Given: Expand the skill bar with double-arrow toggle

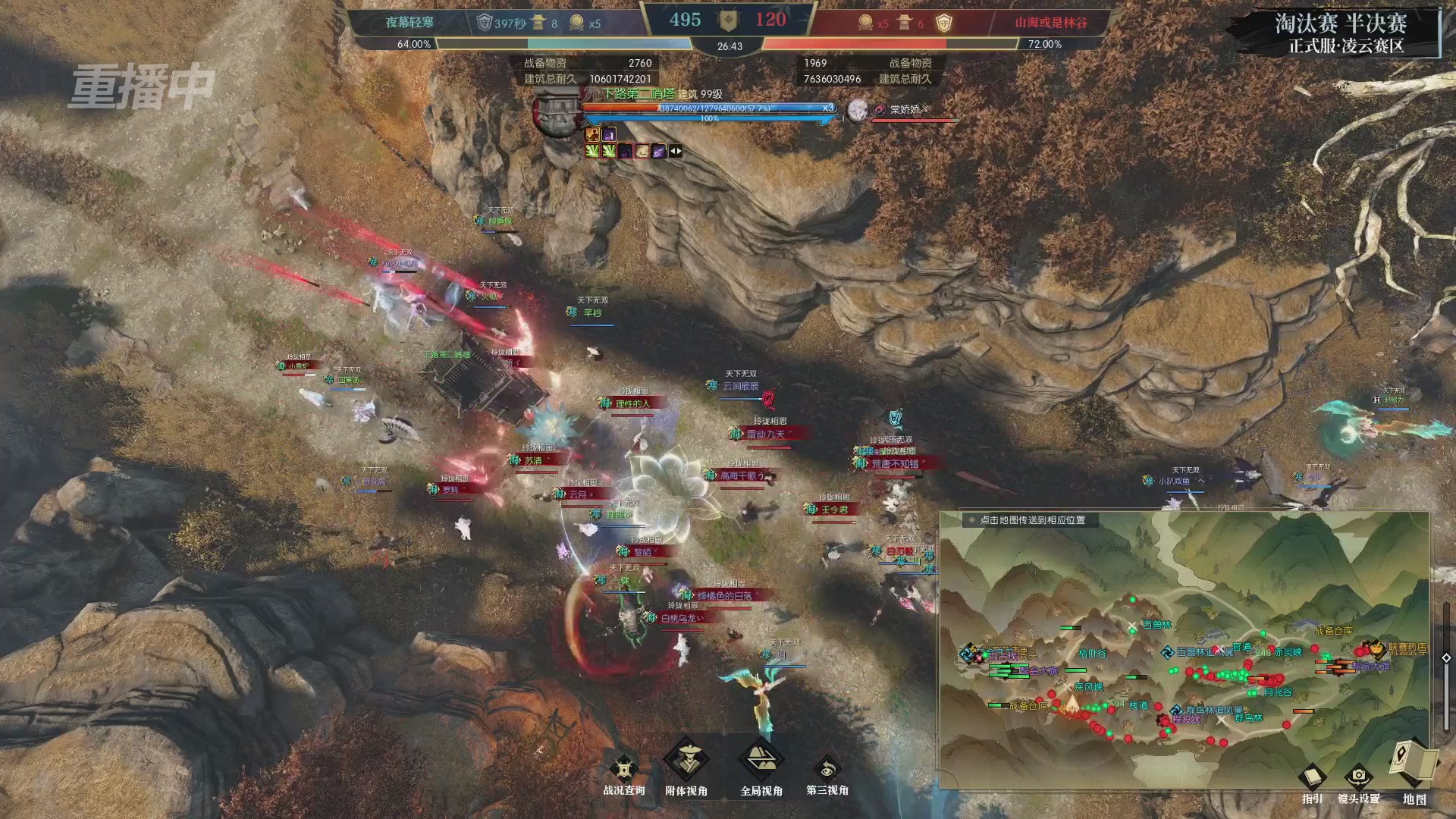Looking at the screenshot, I should [x=674, y=151].
